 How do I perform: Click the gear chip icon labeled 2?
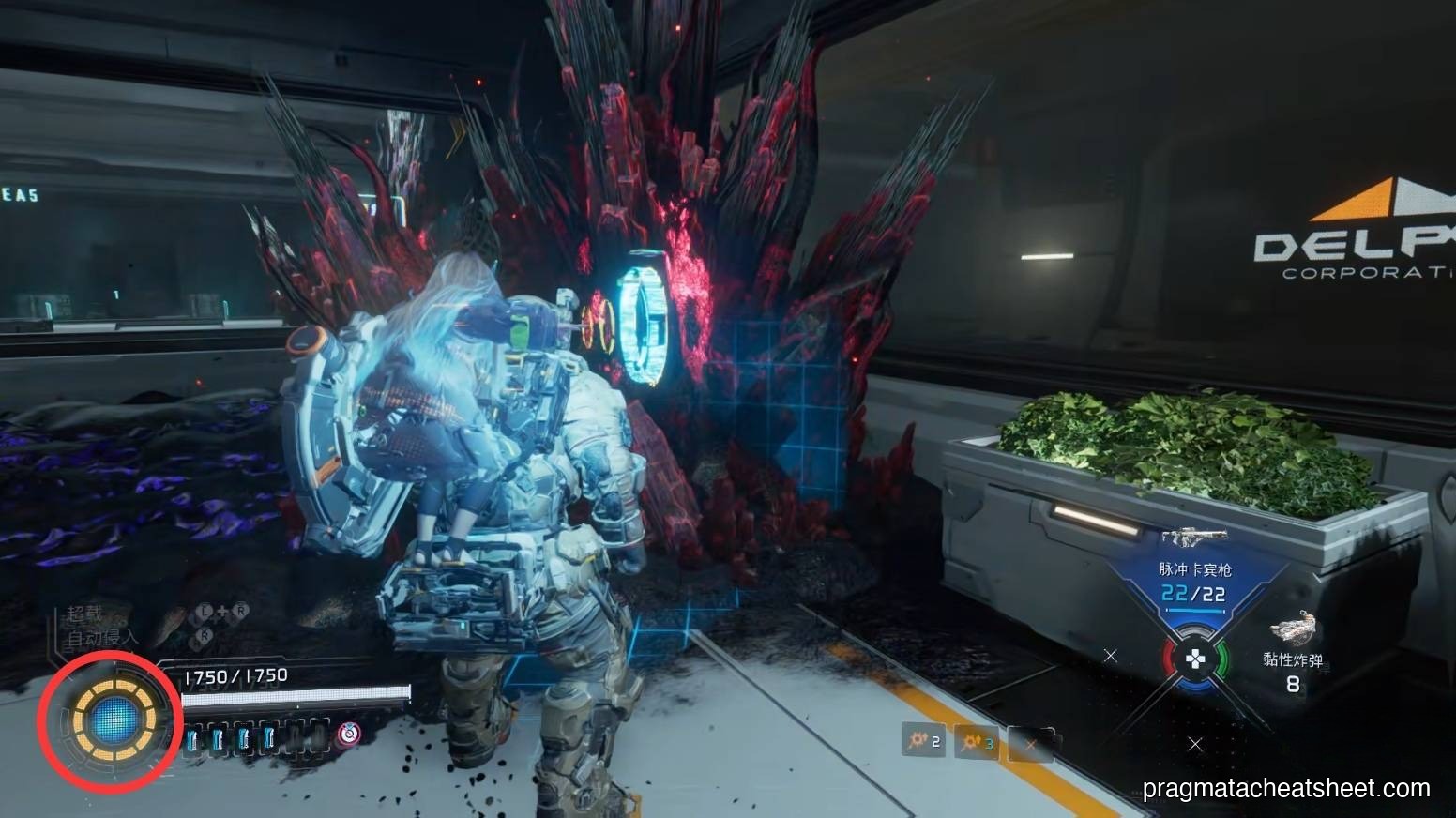[x=924, y=741]
